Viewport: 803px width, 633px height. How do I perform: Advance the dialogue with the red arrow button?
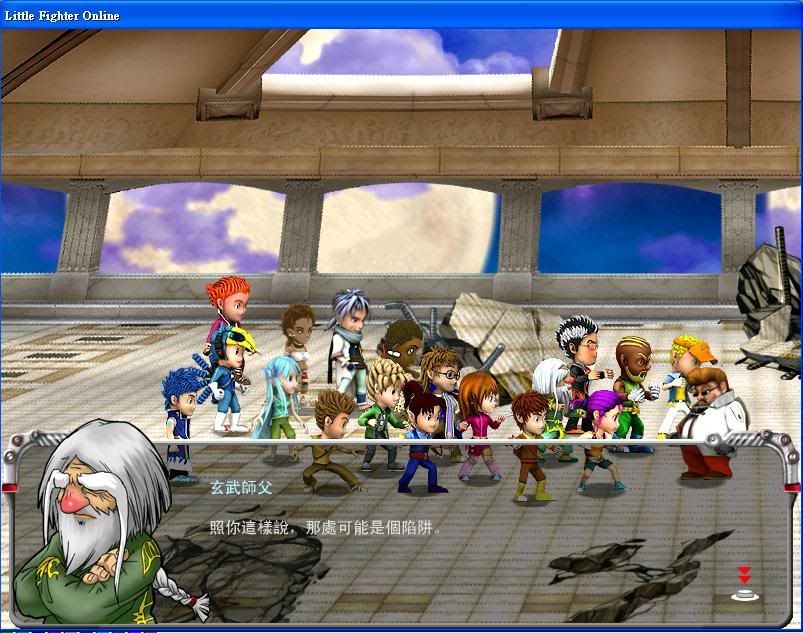[744, 583]
